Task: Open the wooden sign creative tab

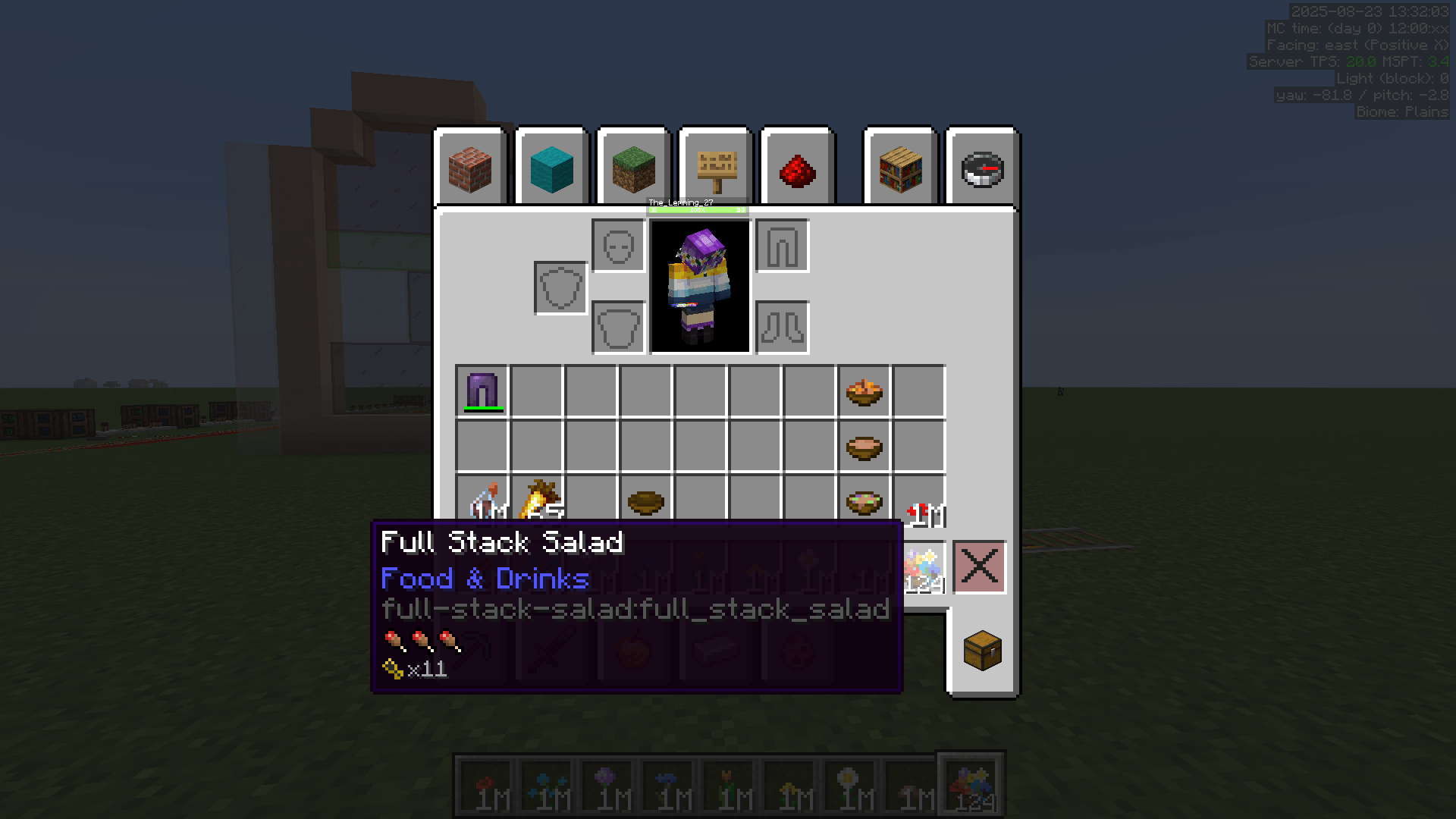Action: 714,168
